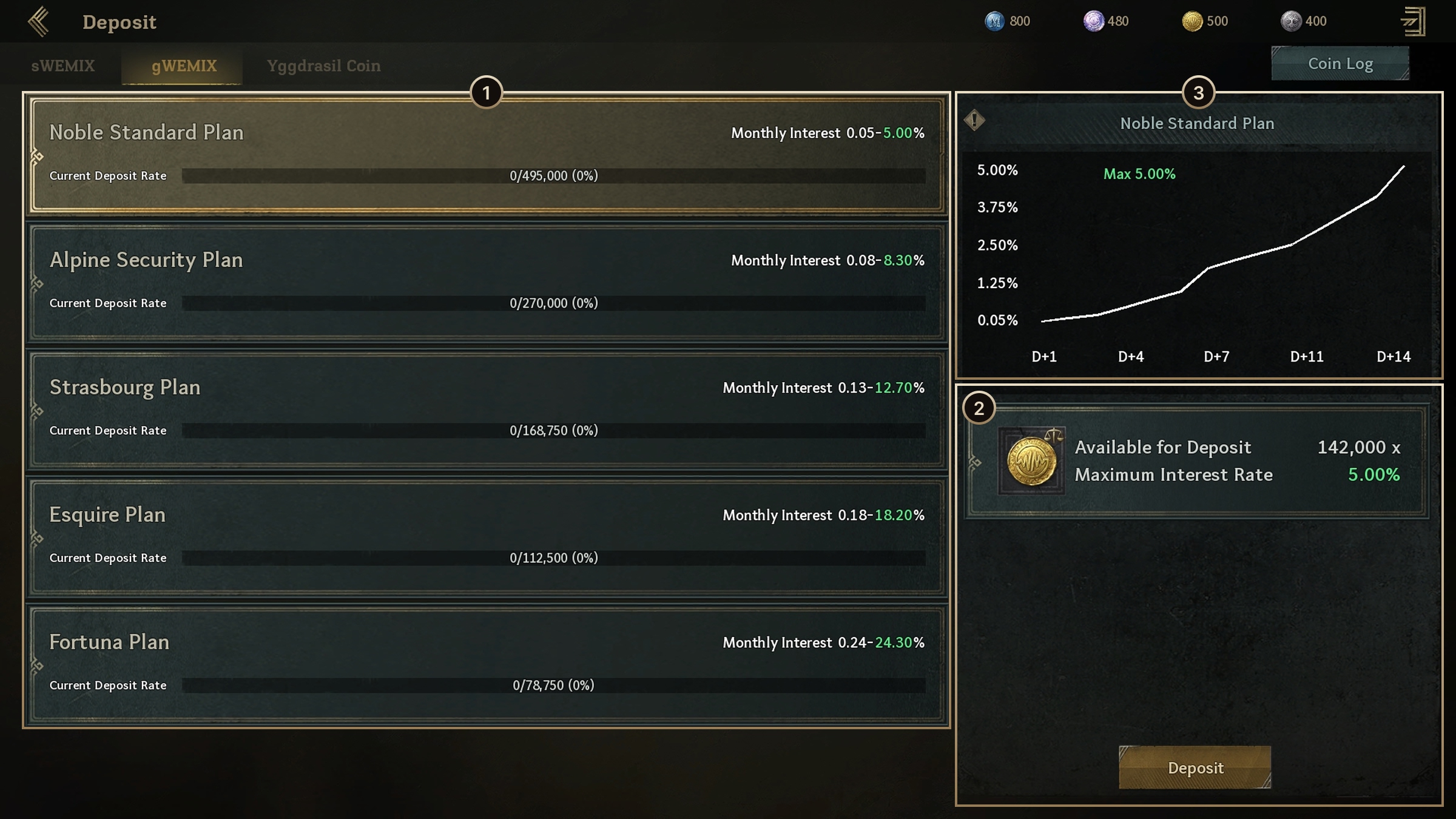The width and height of the screenshot is (1456, 819).
Task: Choose the Fortuna Plan row
Action: pos(486,664)
